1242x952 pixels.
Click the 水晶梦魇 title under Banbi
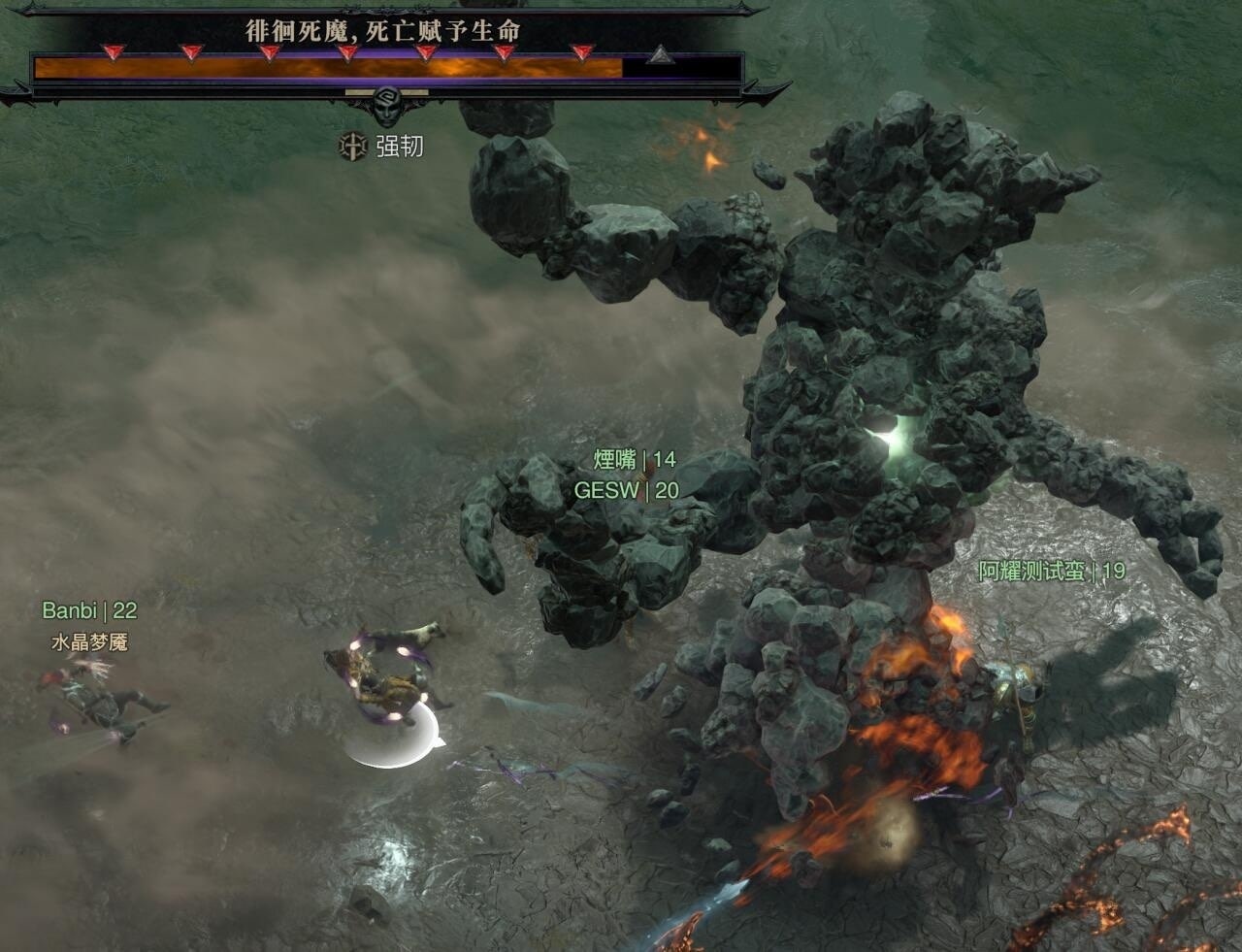tap(92, 640)
